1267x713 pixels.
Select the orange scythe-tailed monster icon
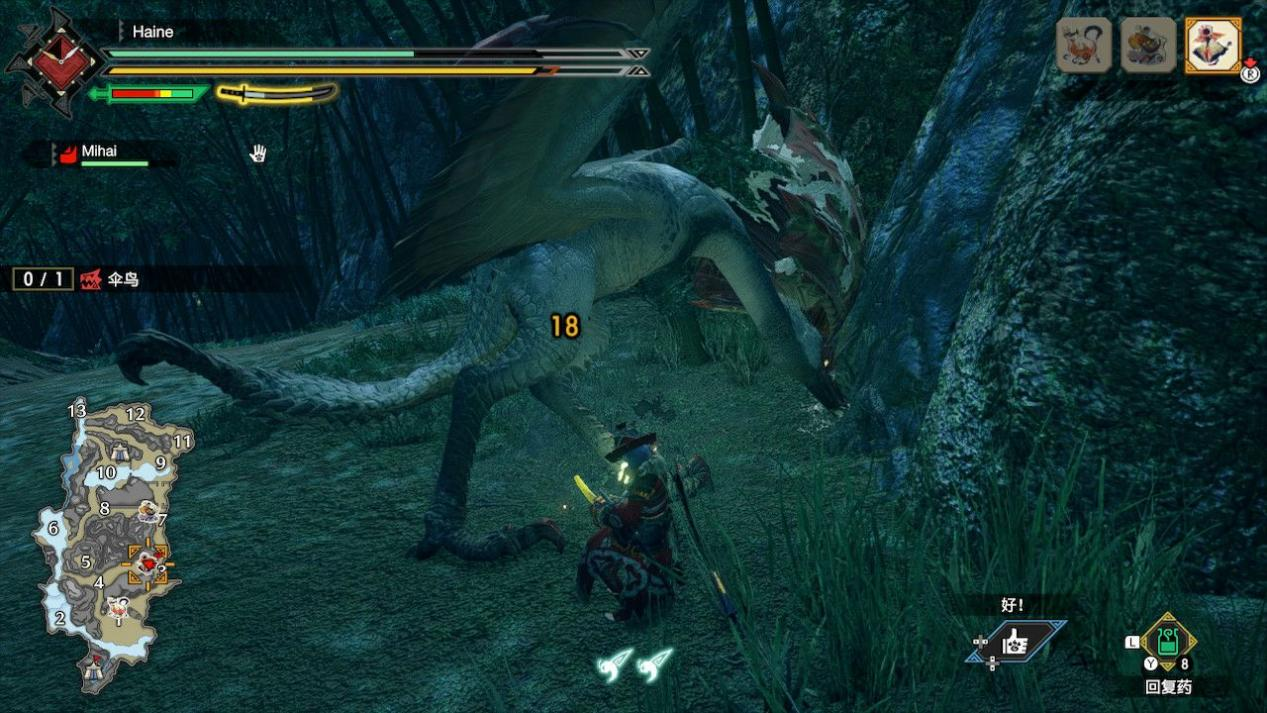[x=1084, y=45]
